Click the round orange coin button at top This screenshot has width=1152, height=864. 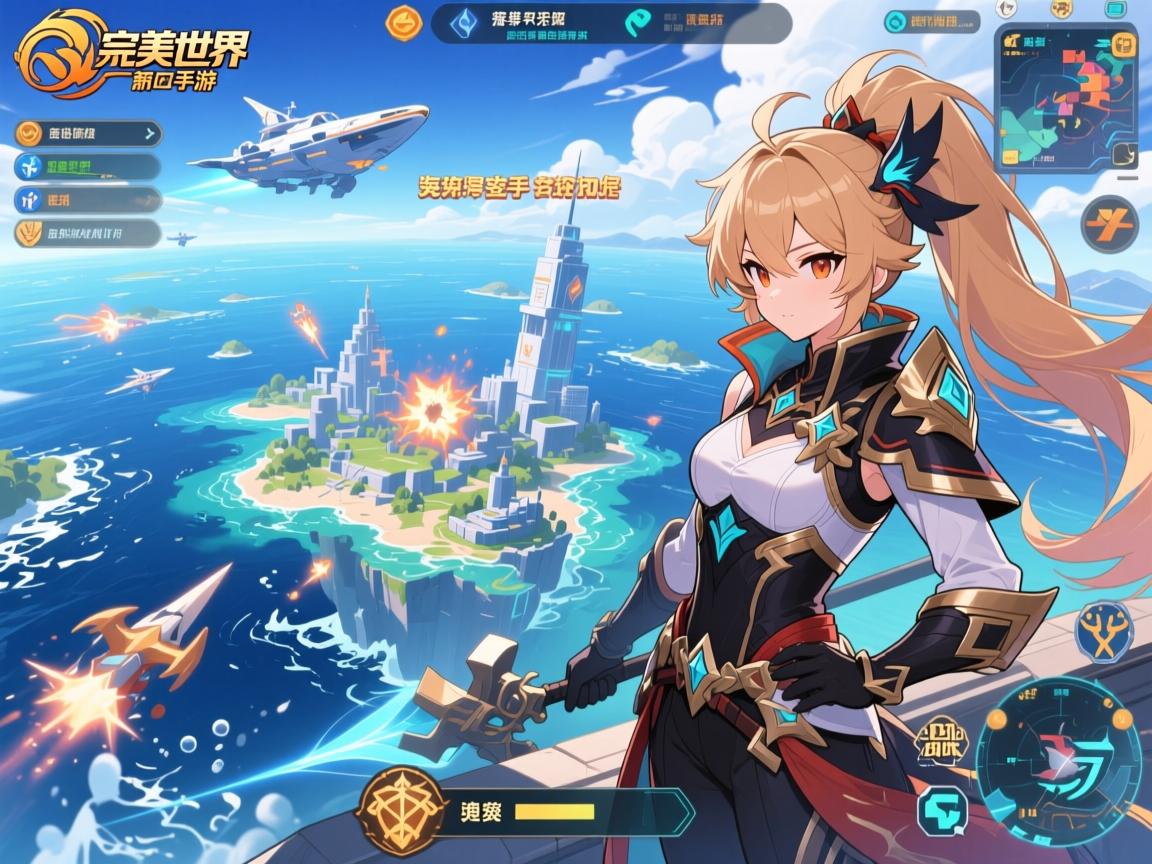[x=405, y=20]
